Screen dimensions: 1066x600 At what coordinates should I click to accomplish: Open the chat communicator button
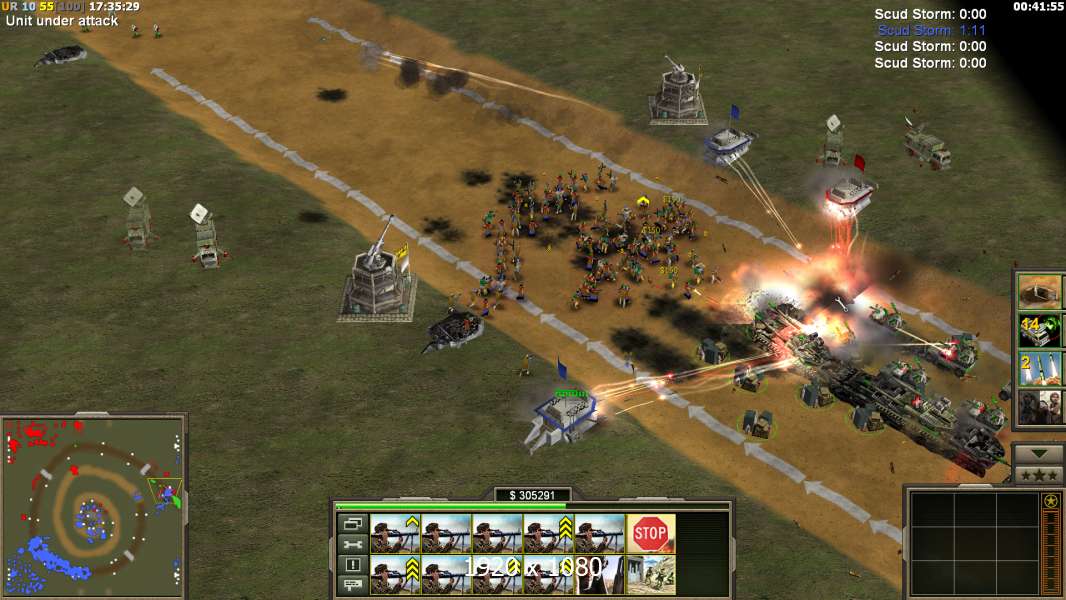point(353,585)
